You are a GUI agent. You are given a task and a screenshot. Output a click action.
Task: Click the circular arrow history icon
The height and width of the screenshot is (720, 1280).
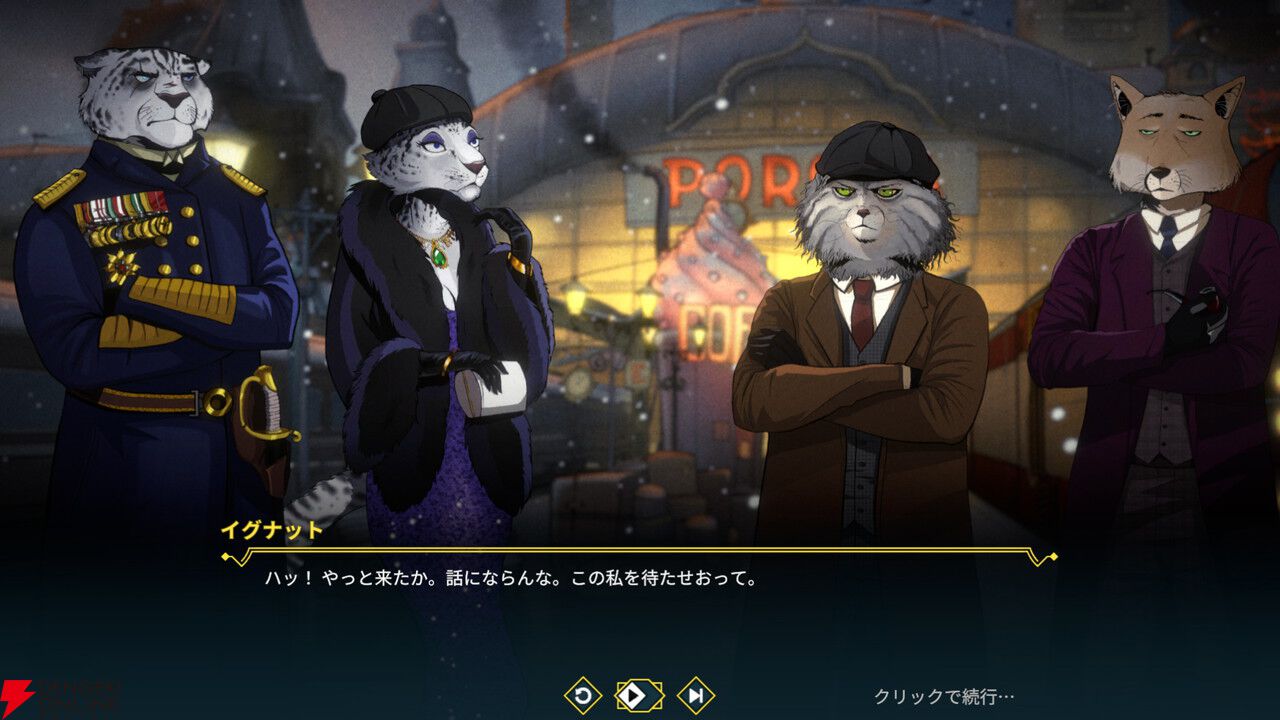pyautogui.click(x=583, y=695)
